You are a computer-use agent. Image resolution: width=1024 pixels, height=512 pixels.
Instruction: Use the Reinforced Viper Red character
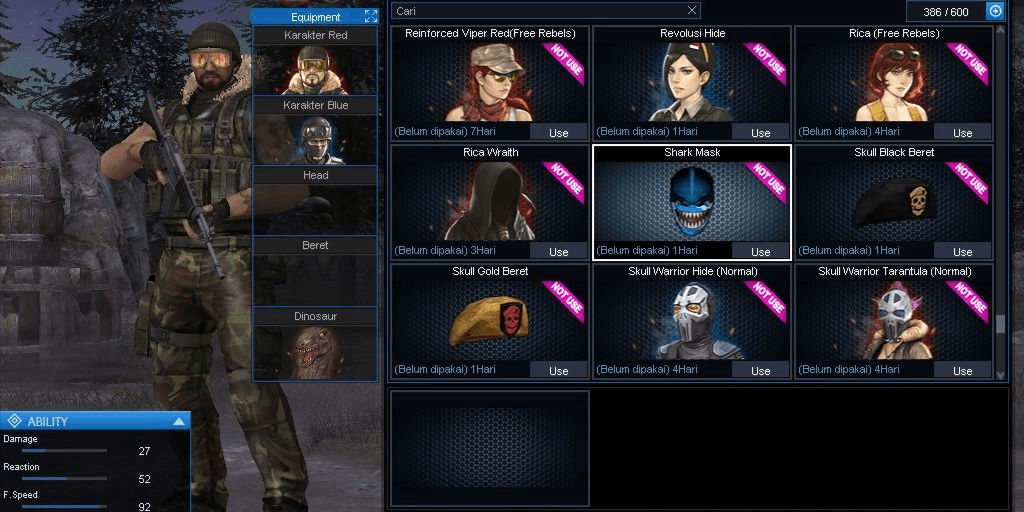pos(558,132)
